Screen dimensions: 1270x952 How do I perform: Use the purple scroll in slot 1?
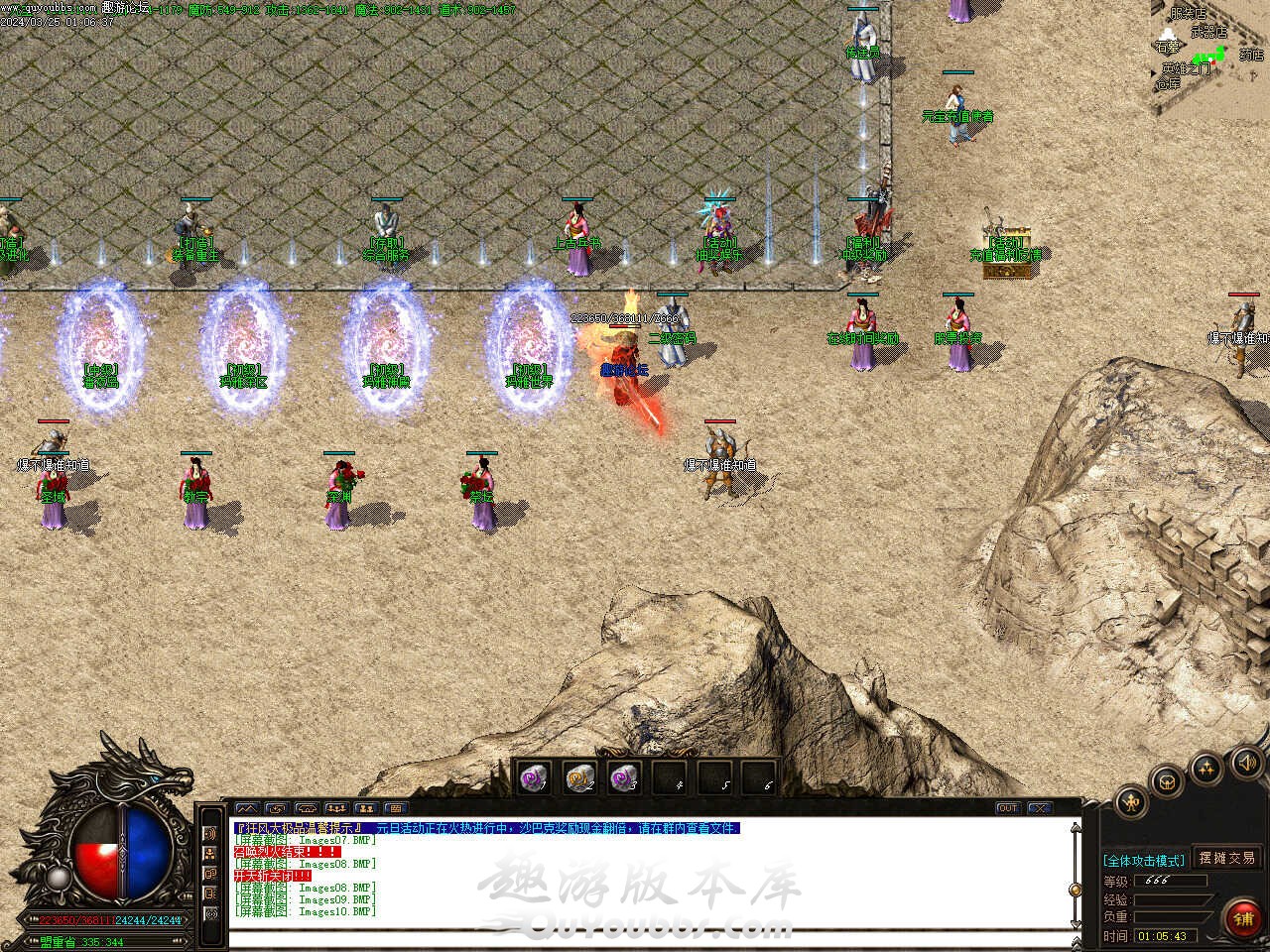[535, 778]
